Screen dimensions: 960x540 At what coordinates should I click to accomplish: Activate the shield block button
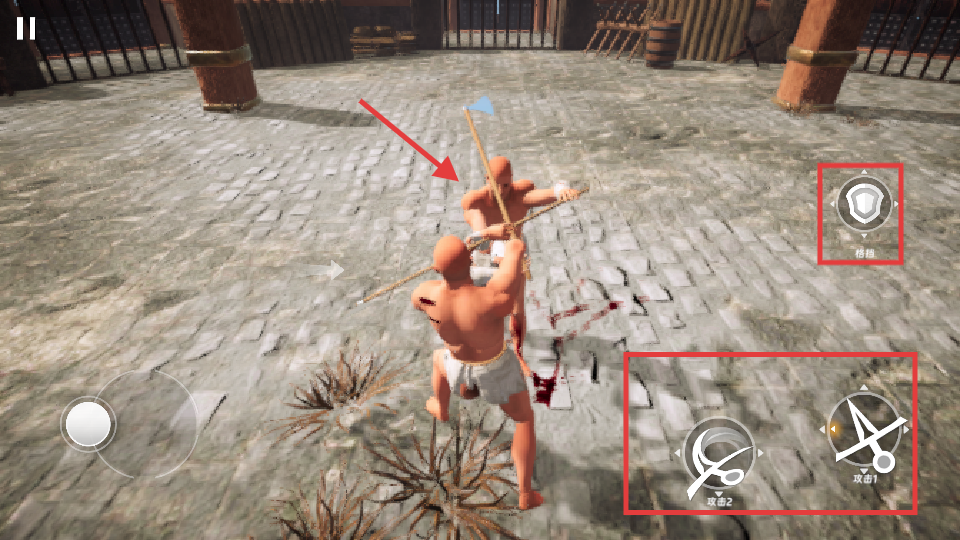[x=863, y=206]
